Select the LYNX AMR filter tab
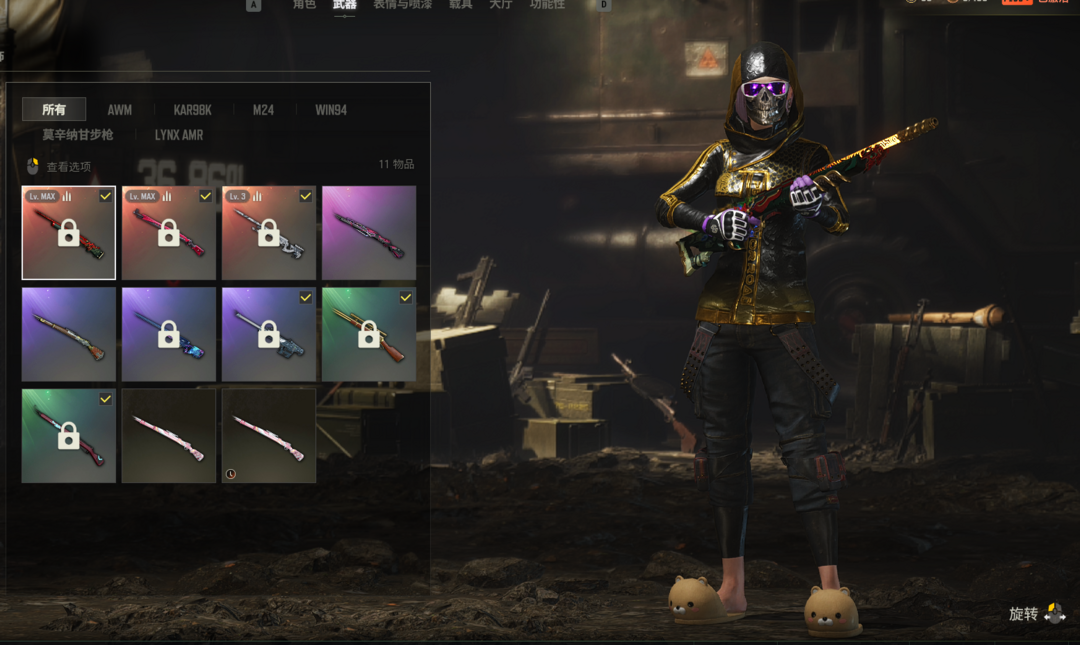The image size is (1080, 645). pyautogui.click(x=179, y=135)
